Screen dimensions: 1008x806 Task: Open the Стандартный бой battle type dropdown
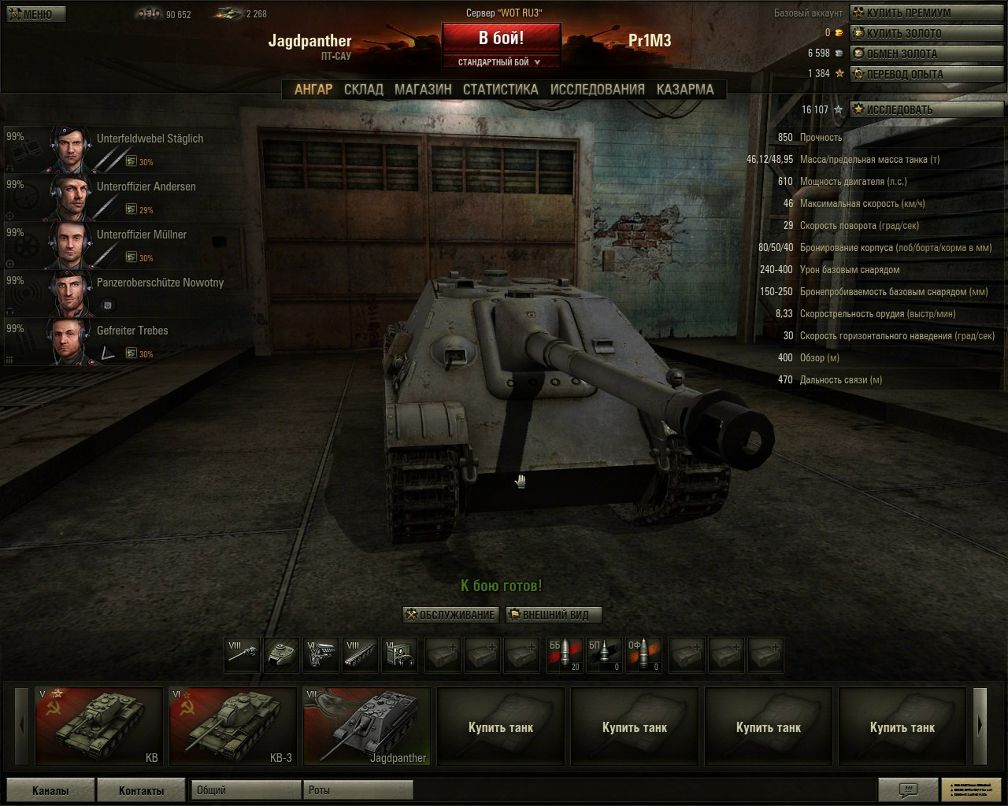pos(501,62)
